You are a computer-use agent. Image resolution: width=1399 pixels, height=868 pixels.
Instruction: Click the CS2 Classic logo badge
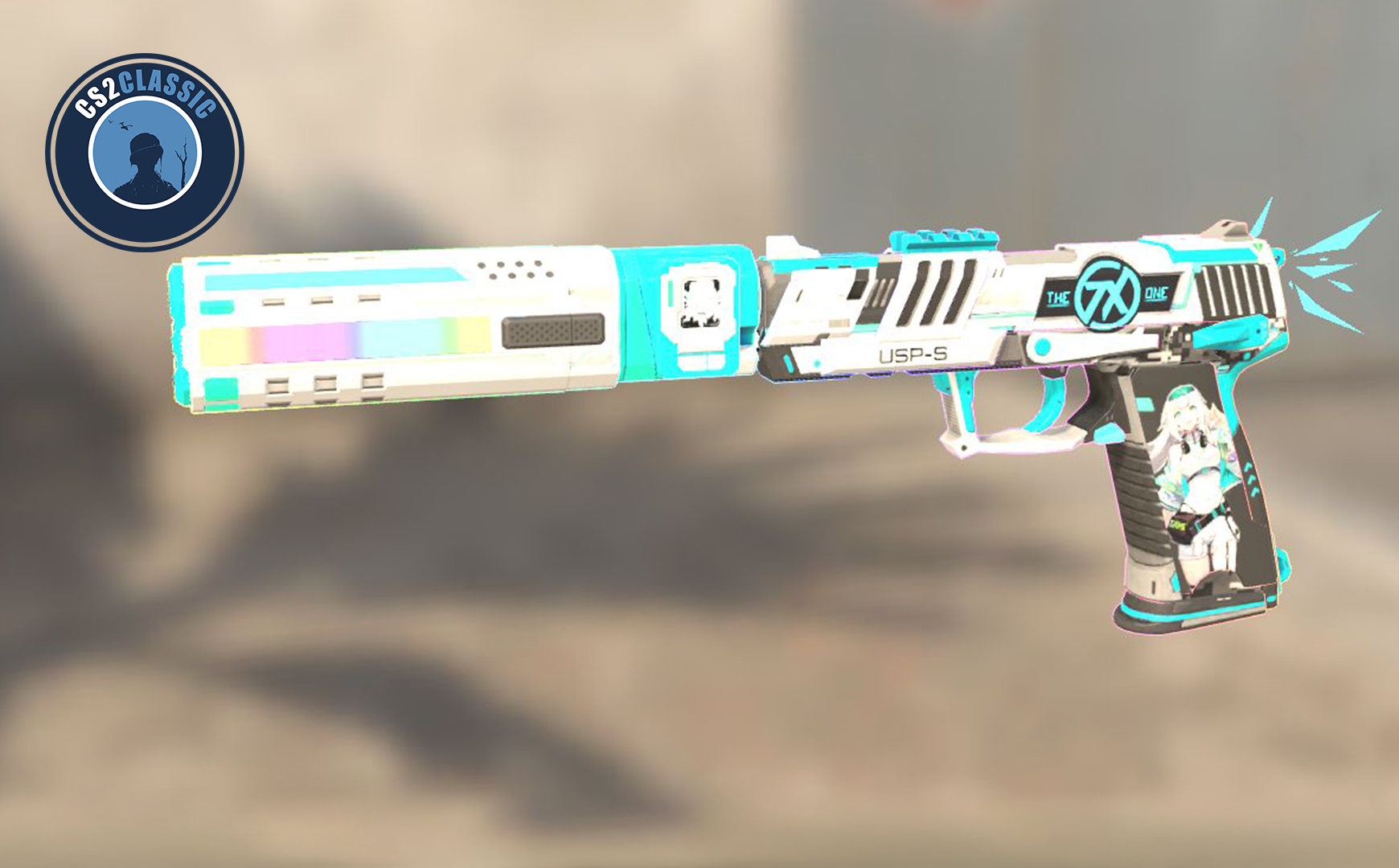(145, 153)
